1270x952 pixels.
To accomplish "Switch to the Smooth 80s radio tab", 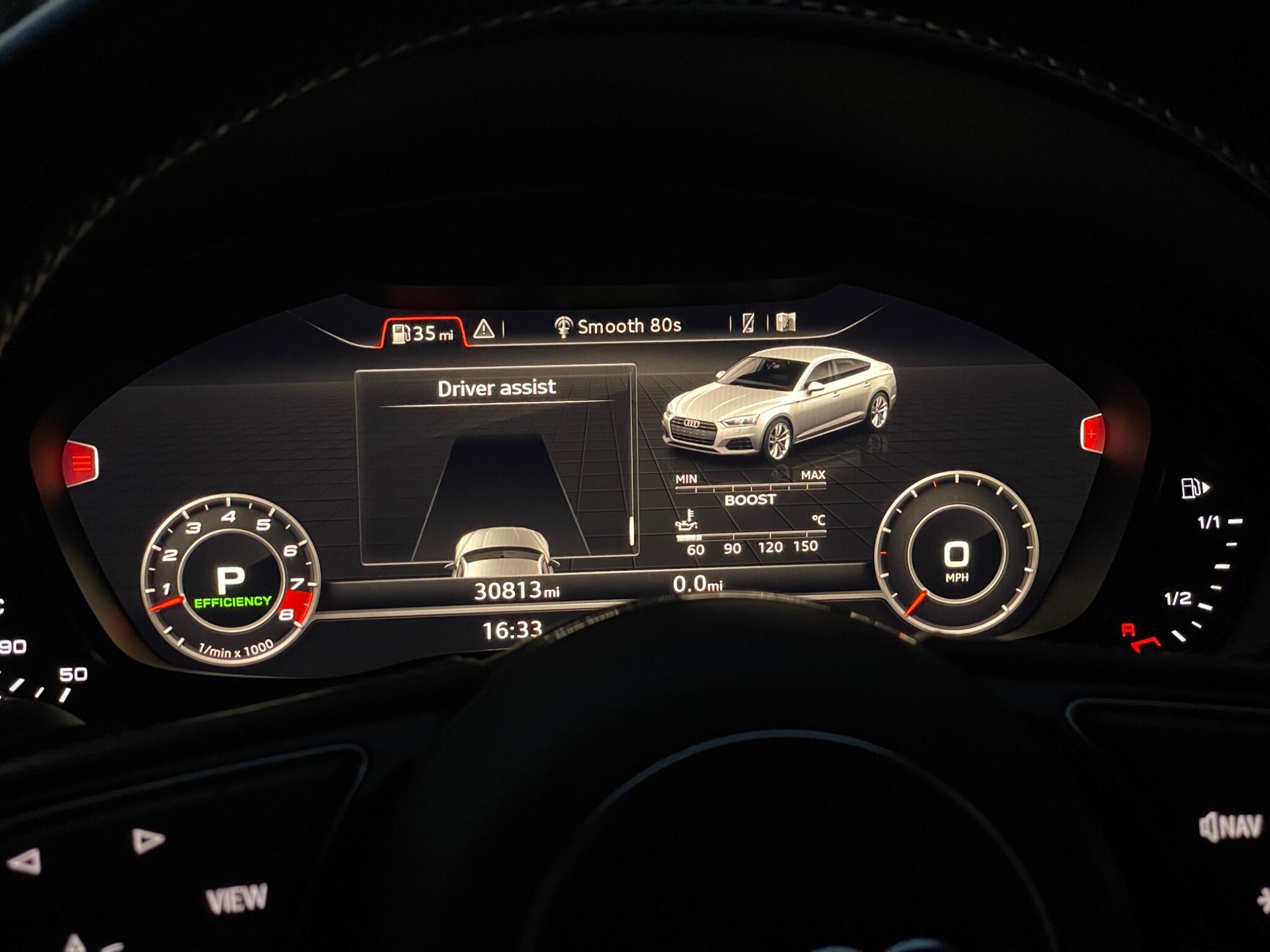I will click(618, 326).
